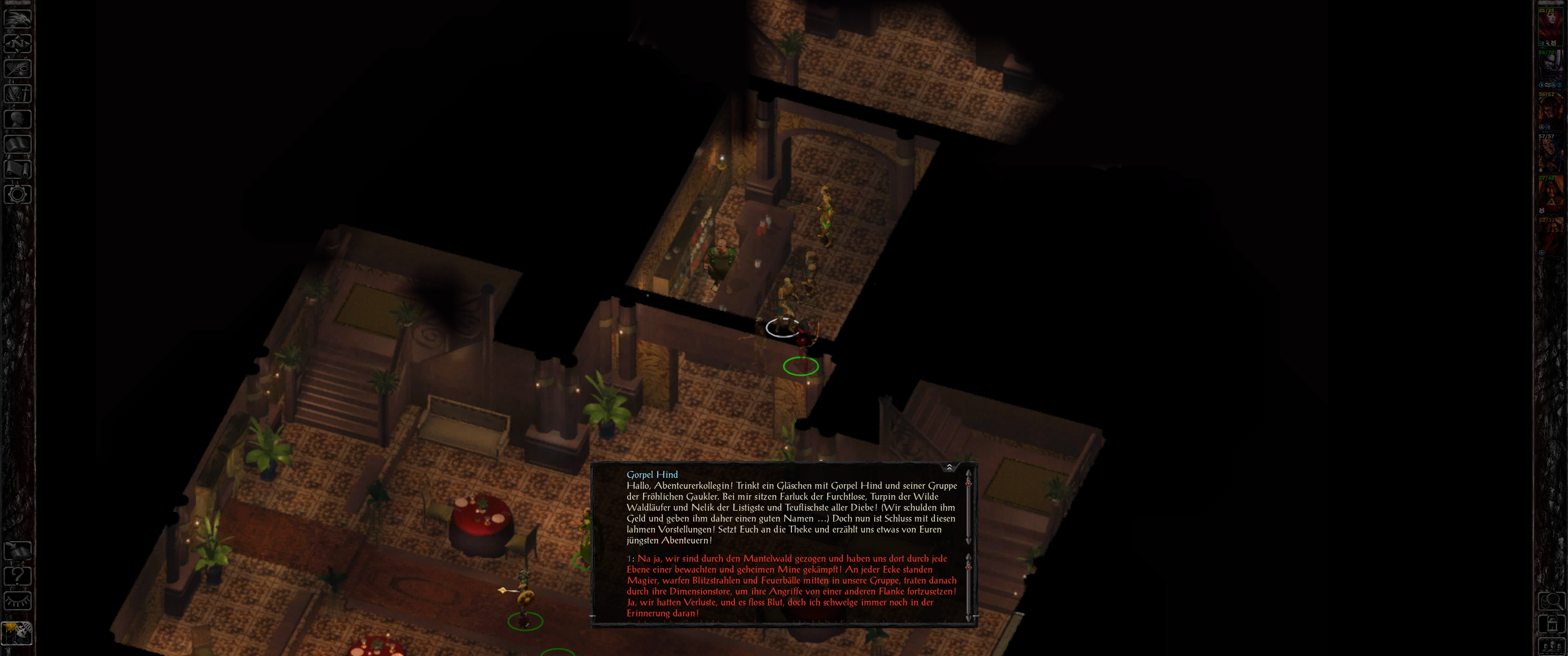
Task: Open the options with the gear icon
Action: (18, 195)
